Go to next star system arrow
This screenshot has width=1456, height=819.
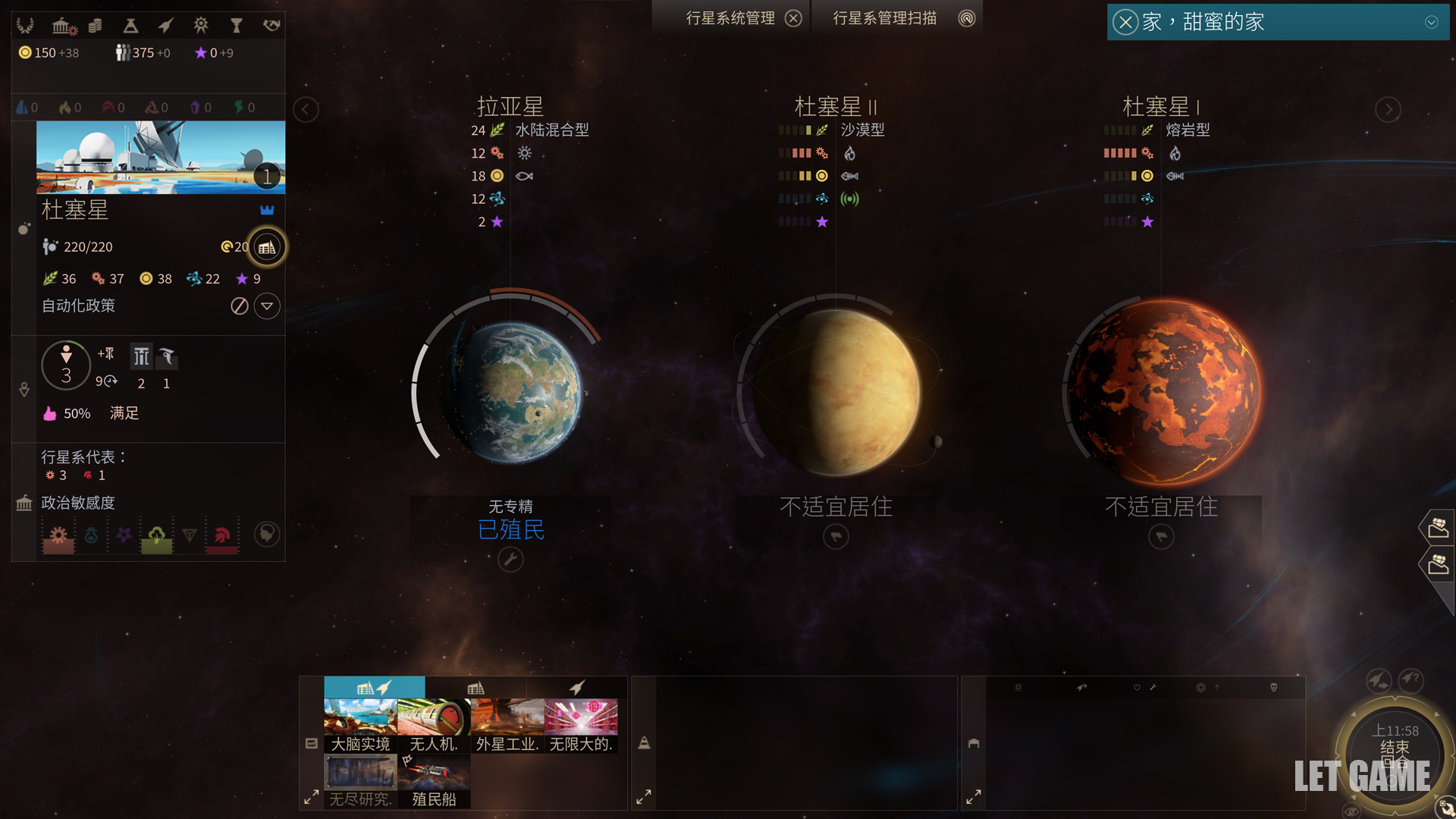pos(1388,109)
